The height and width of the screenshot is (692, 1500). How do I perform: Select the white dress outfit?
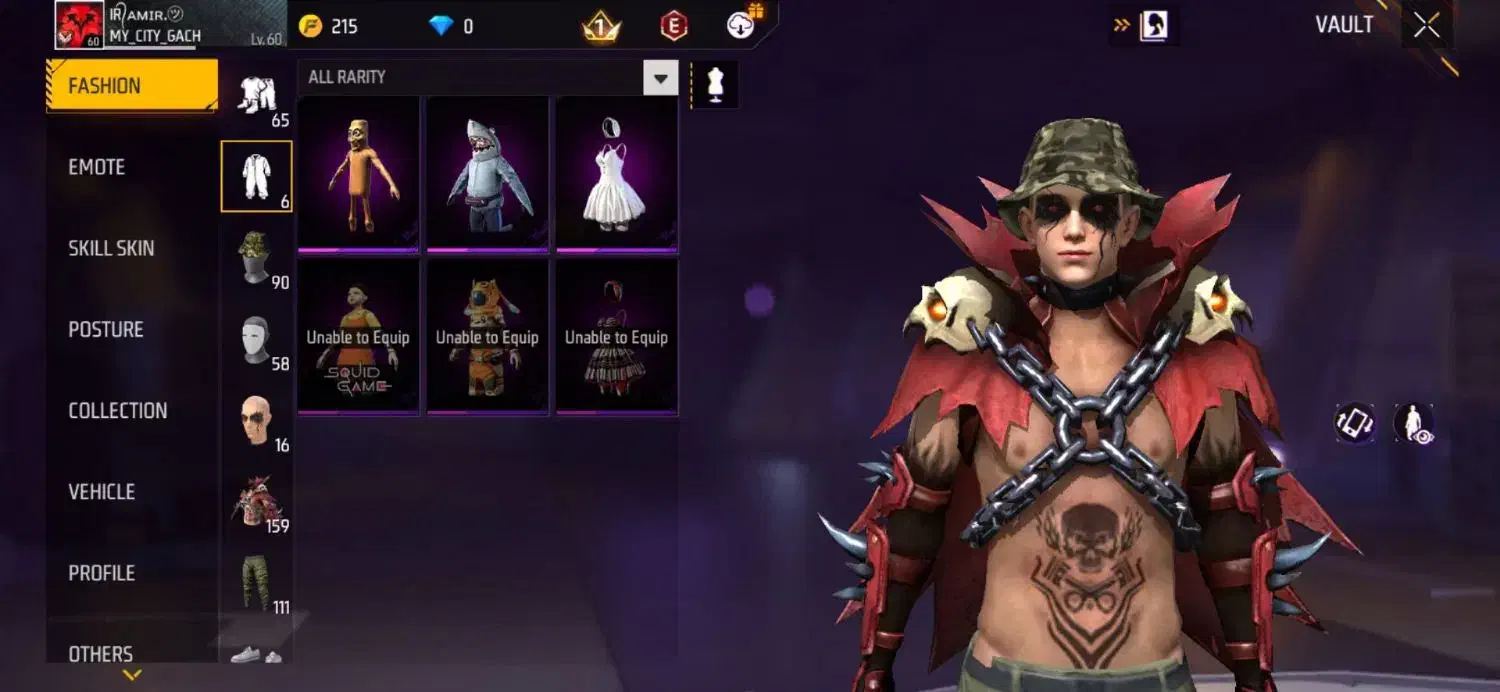pyautogui.click(x=616, y=173)
